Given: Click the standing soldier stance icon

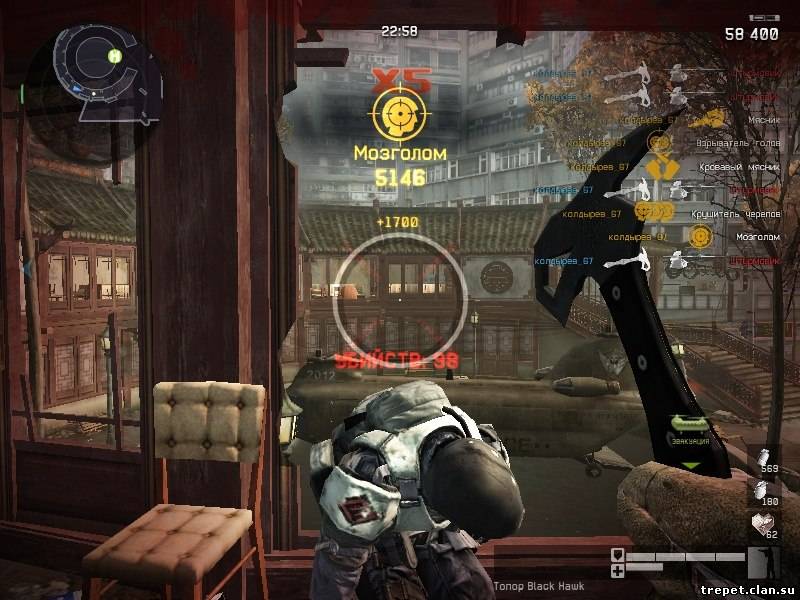Looking at the screenshot, I should click(763, 564).
